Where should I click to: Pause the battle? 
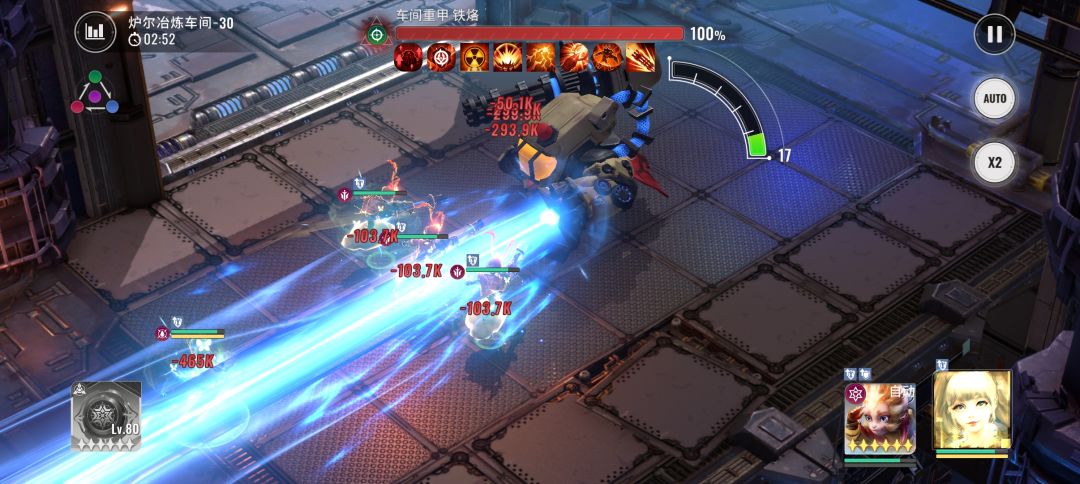(x=994, y=34)
